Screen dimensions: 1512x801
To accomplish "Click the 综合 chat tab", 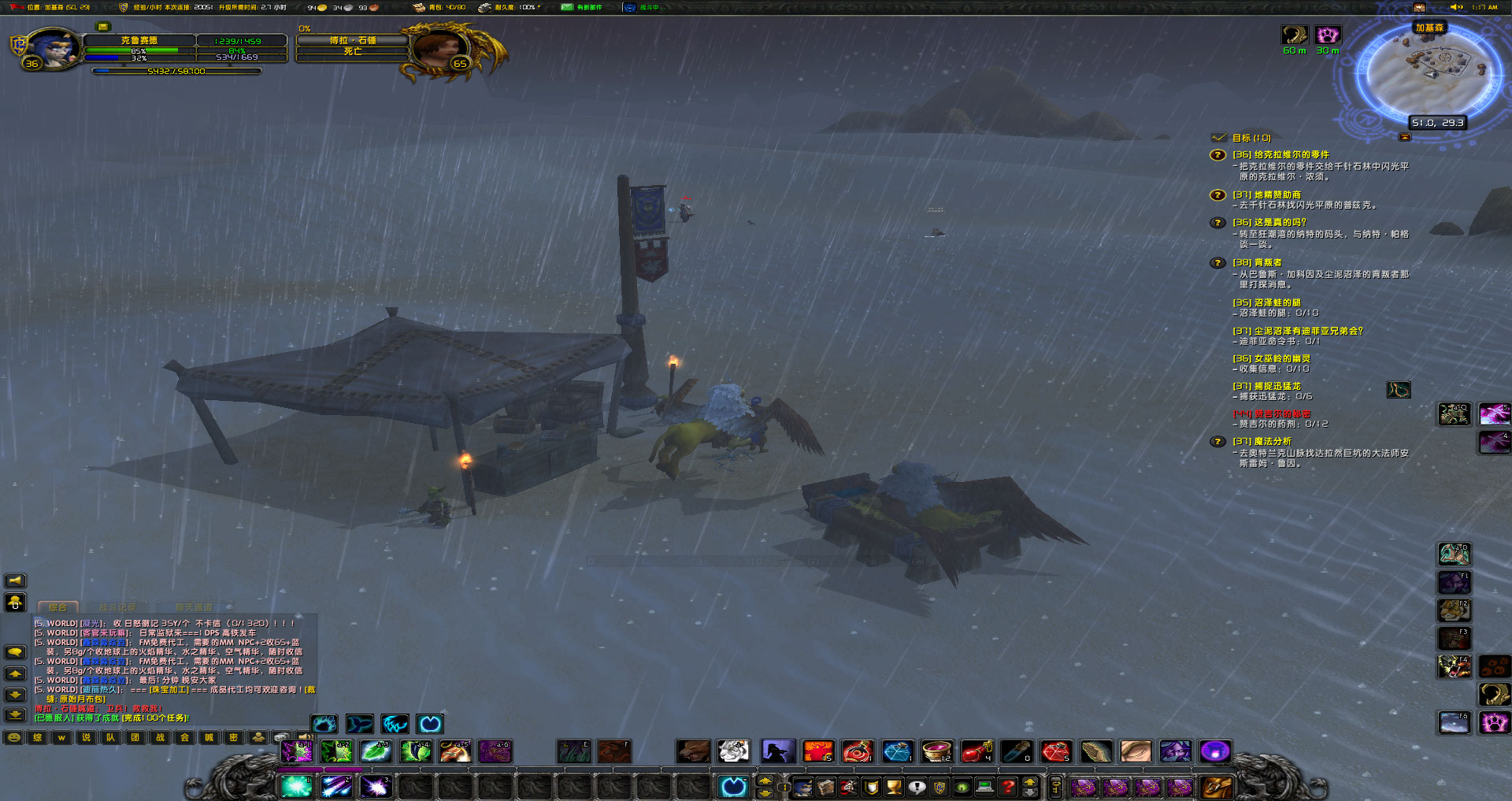I will coord(57,607).
